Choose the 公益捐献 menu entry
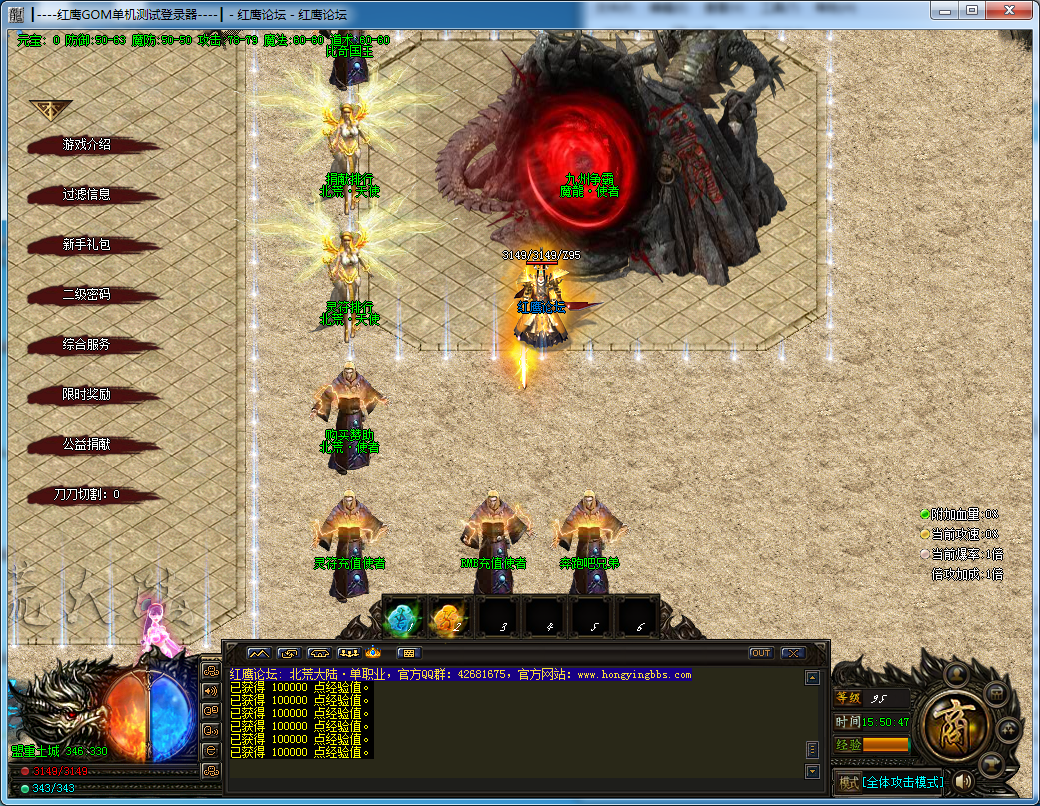This screenshot has height=806, width=1040. pyautogui.click(x=87, y=445)
